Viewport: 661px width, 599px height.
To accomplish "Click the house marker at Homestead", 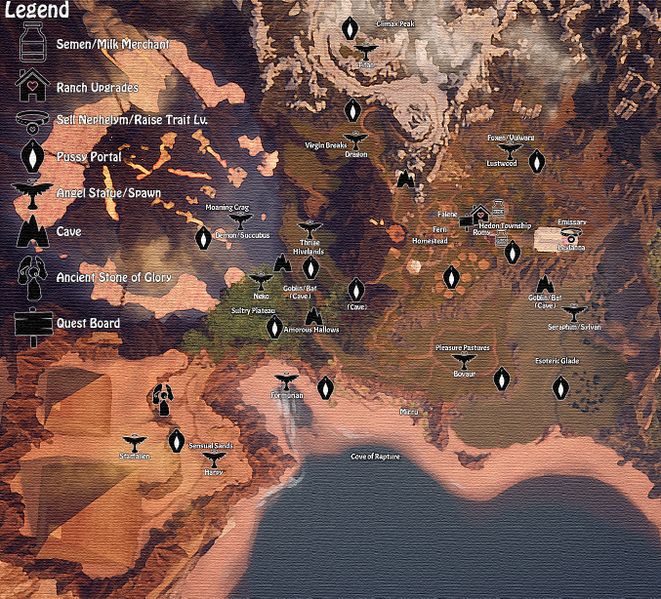I will 481,213.
